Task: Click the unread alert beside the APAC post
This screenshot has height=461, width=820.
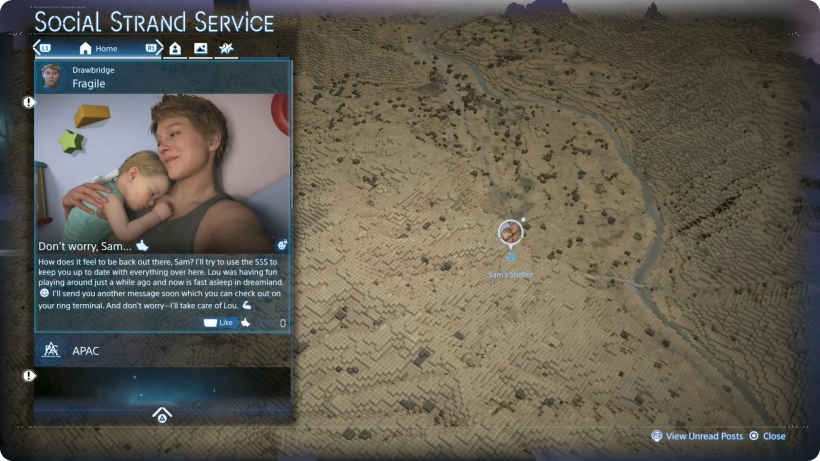Action: 29,376
